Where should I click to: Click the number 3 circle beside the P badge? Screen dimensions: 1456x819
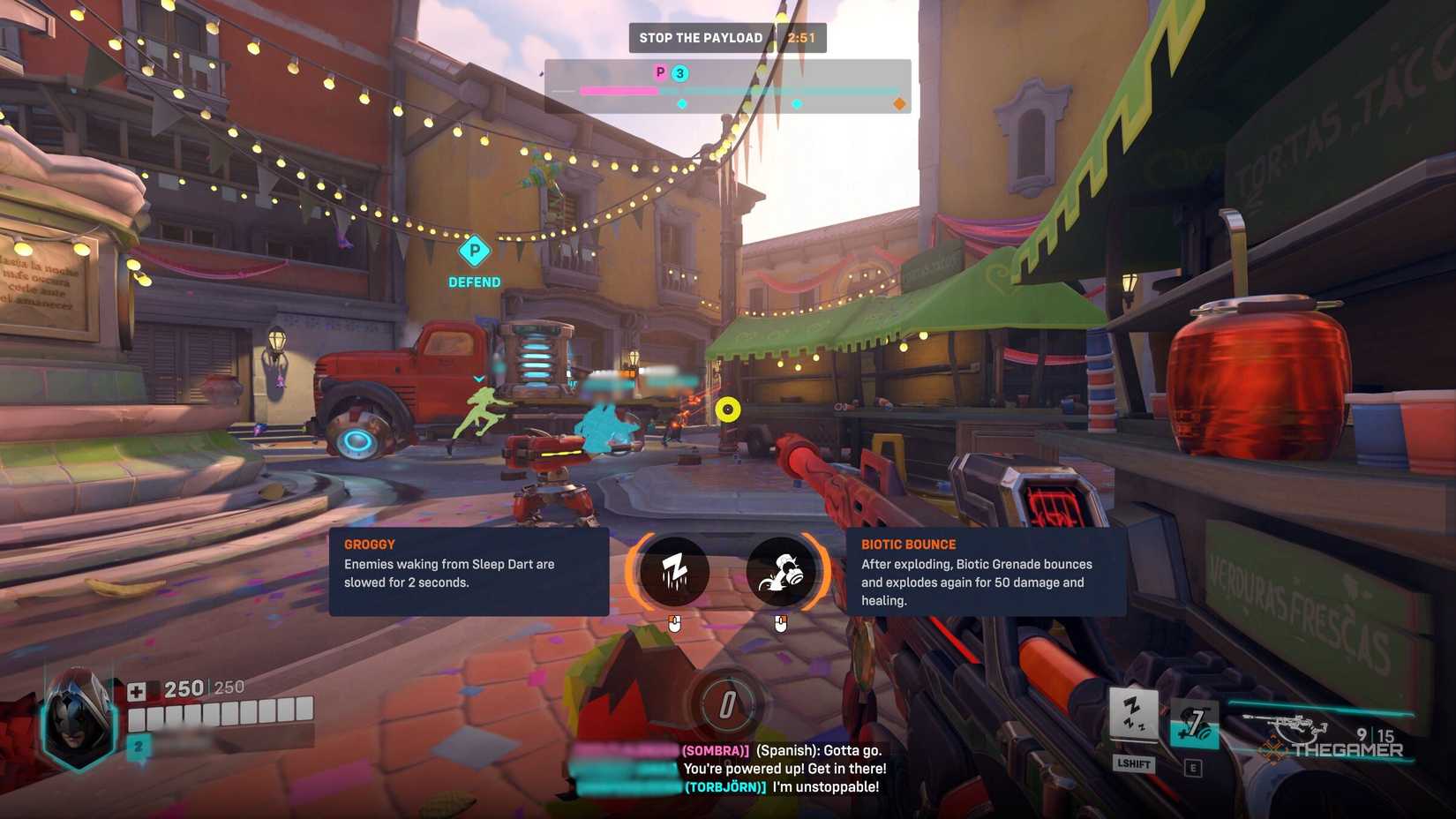pyautogui.click(x=679, y=72)
